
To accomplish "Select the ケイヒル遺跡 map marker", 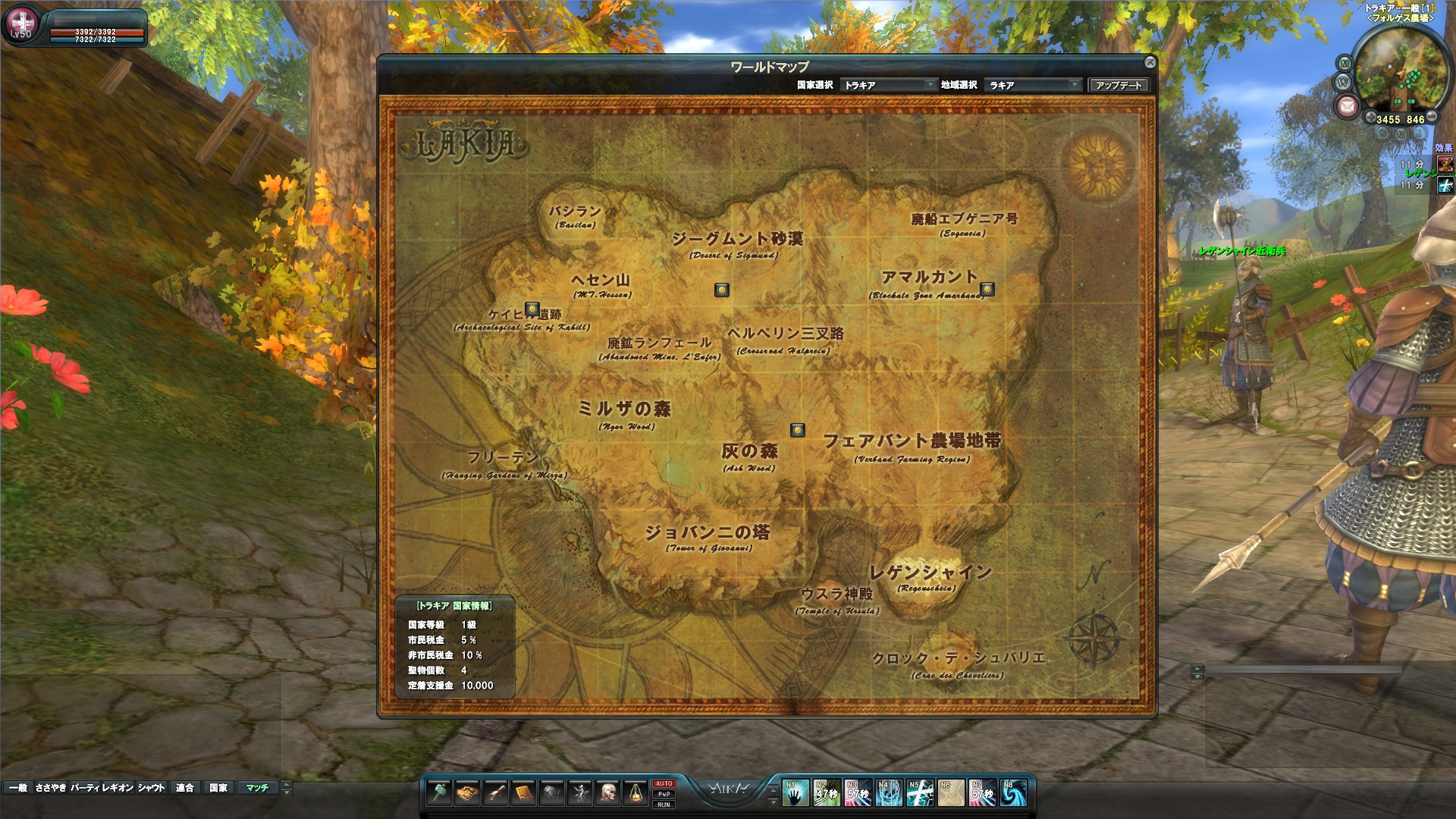I will [x=532, y=309].
